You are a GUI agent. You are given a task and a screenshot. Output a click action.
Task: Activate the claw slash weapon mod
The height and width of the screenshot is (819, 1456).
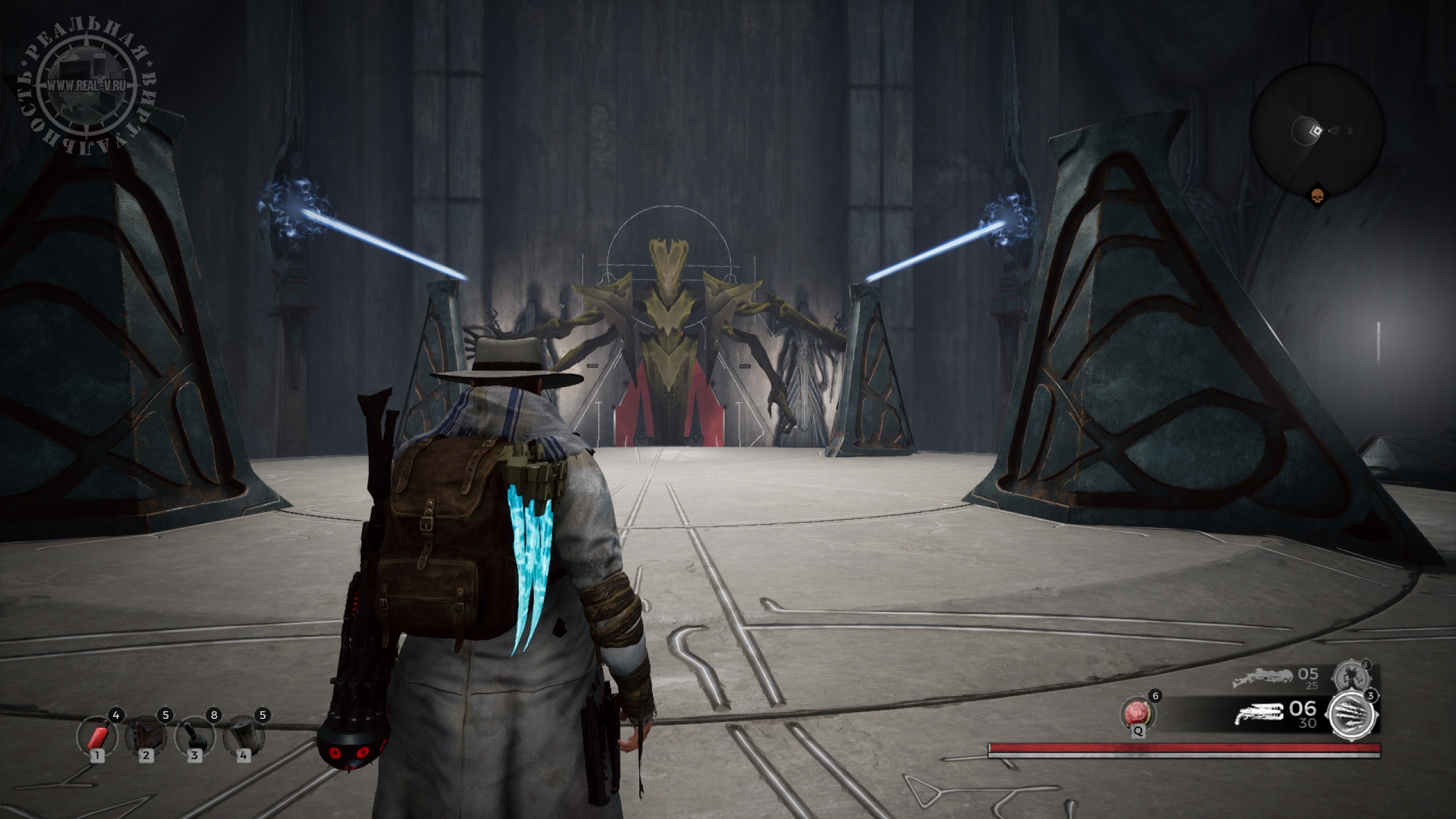pyautogui.click(x=1352, y=713)
